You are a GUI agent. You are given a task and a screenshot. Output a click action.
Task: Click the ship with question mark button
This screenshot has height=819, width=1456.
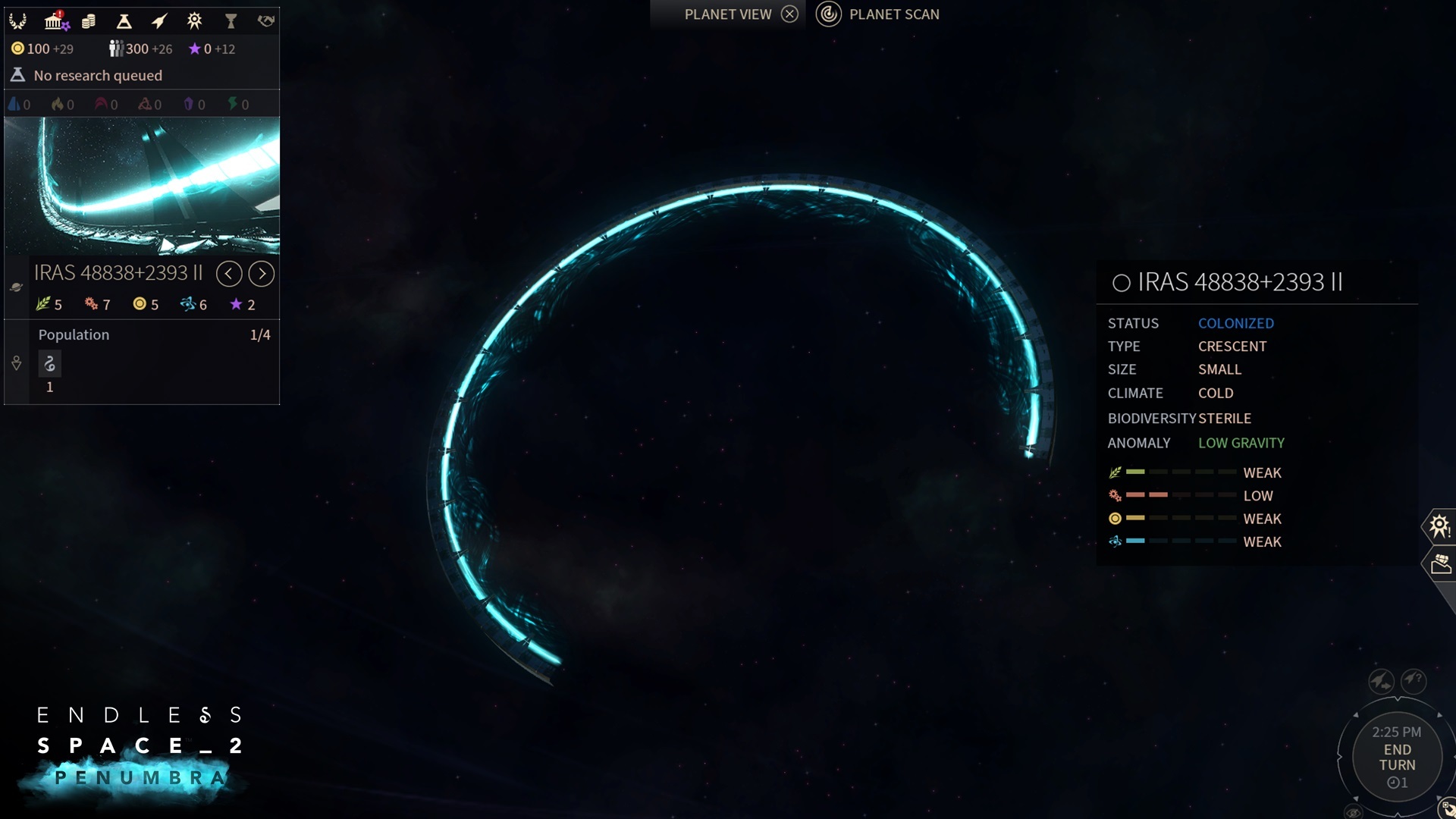(x=1414, y=680)
